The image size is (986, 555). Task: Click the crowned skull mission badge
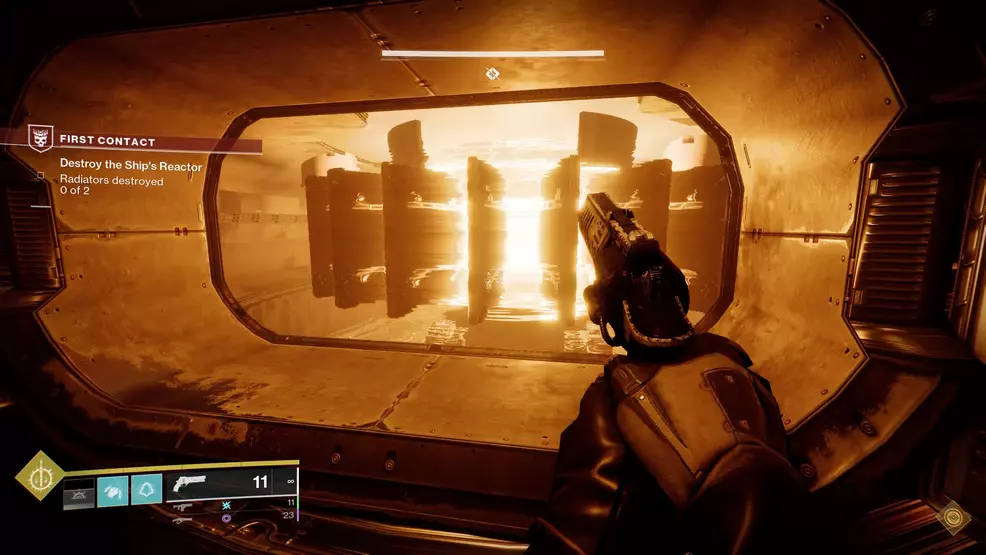40,139
